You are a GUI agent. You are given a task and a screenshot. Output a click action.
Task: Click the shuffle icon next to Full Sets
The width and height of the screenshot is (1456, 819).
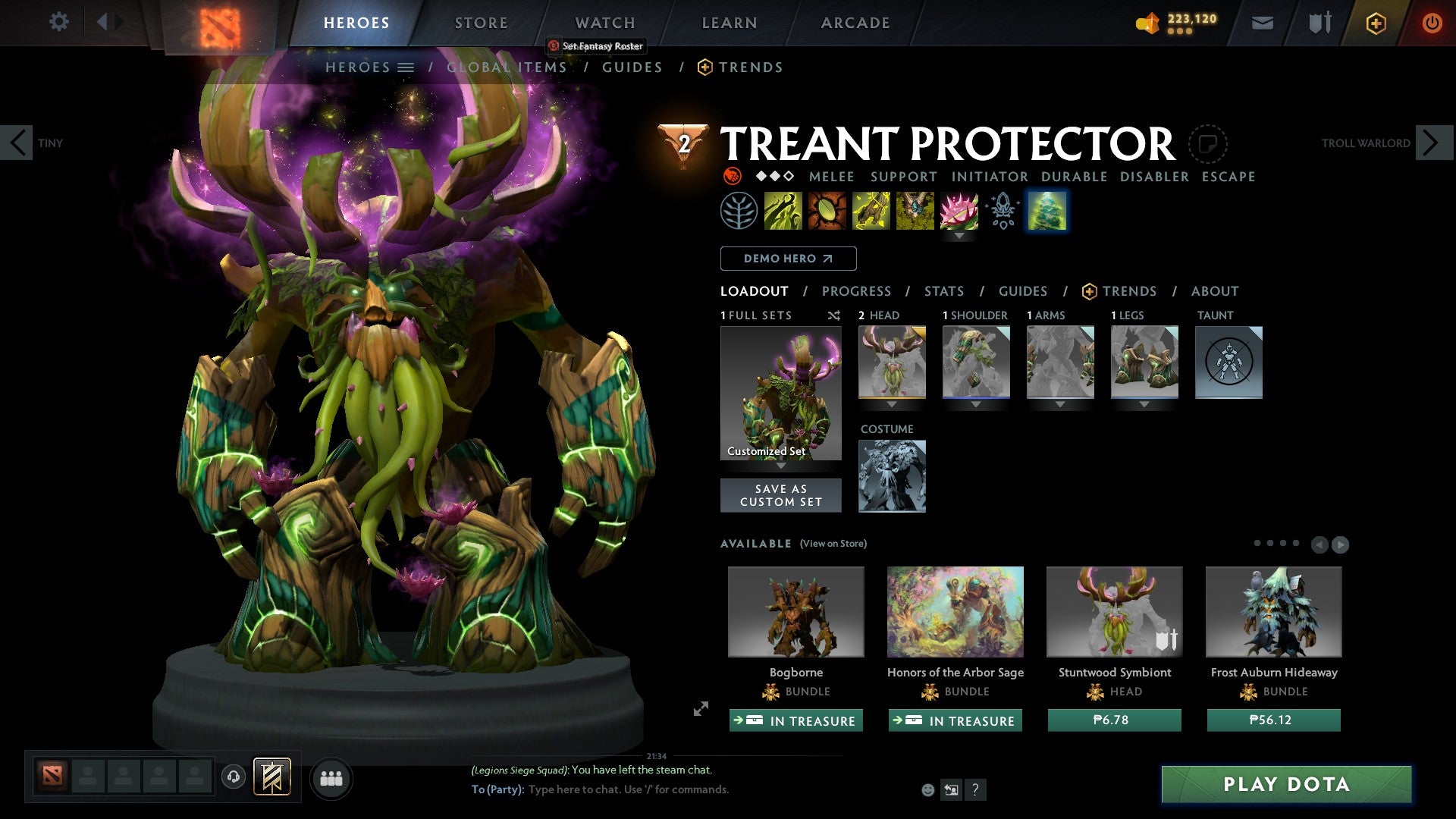(x=834, y=315)
